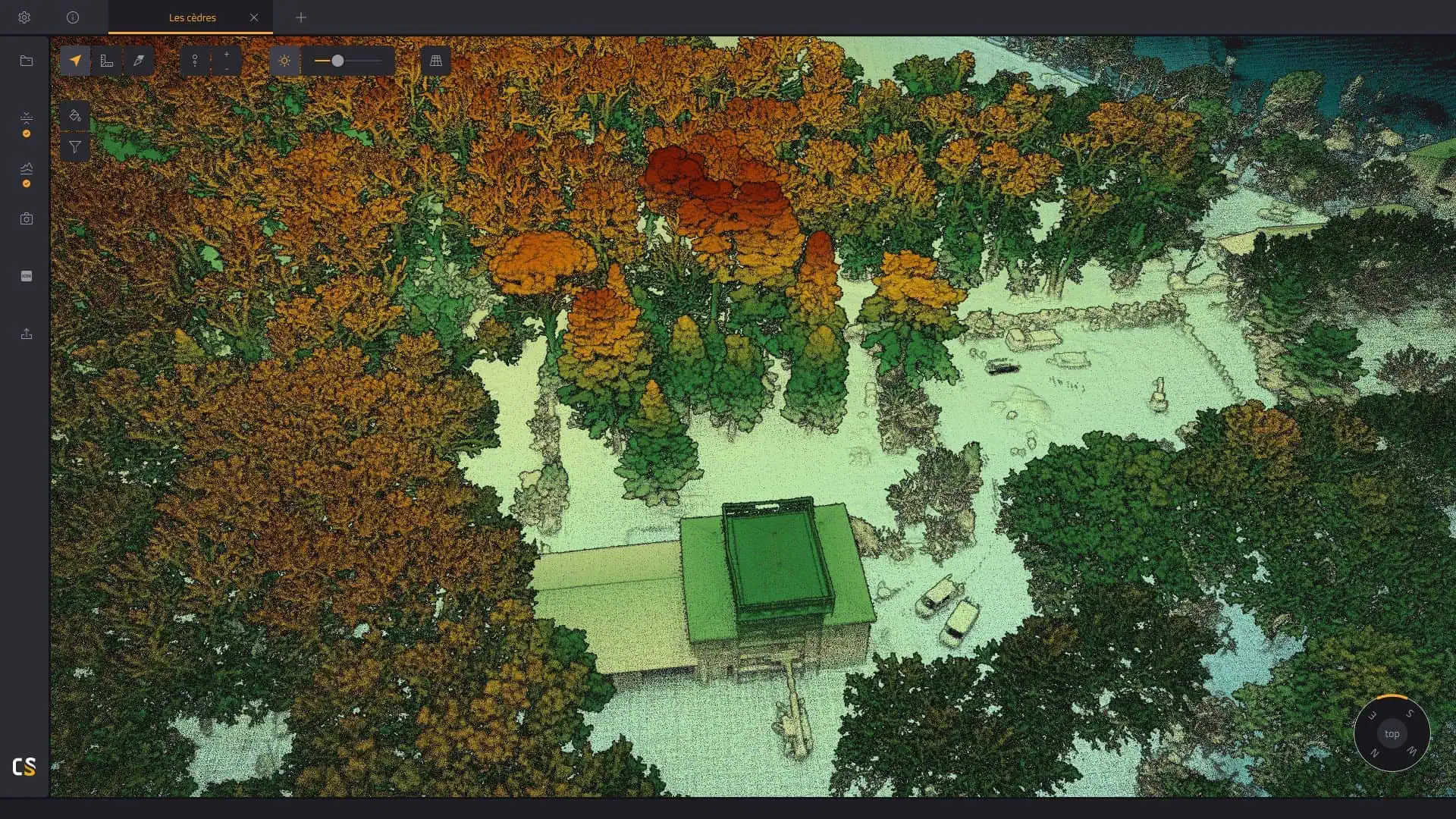
Task: Click the info circle button
Action: [x=73, y=17]
